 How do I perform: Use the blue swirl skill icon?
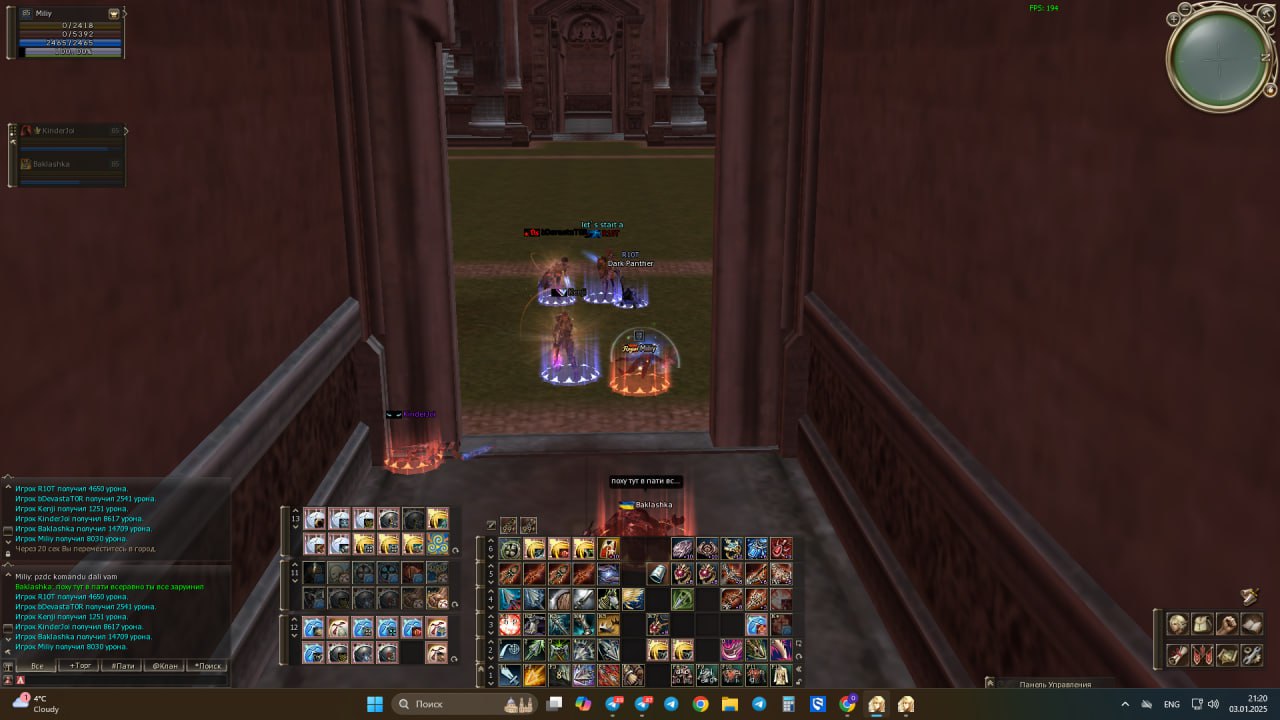pos(437,544)
